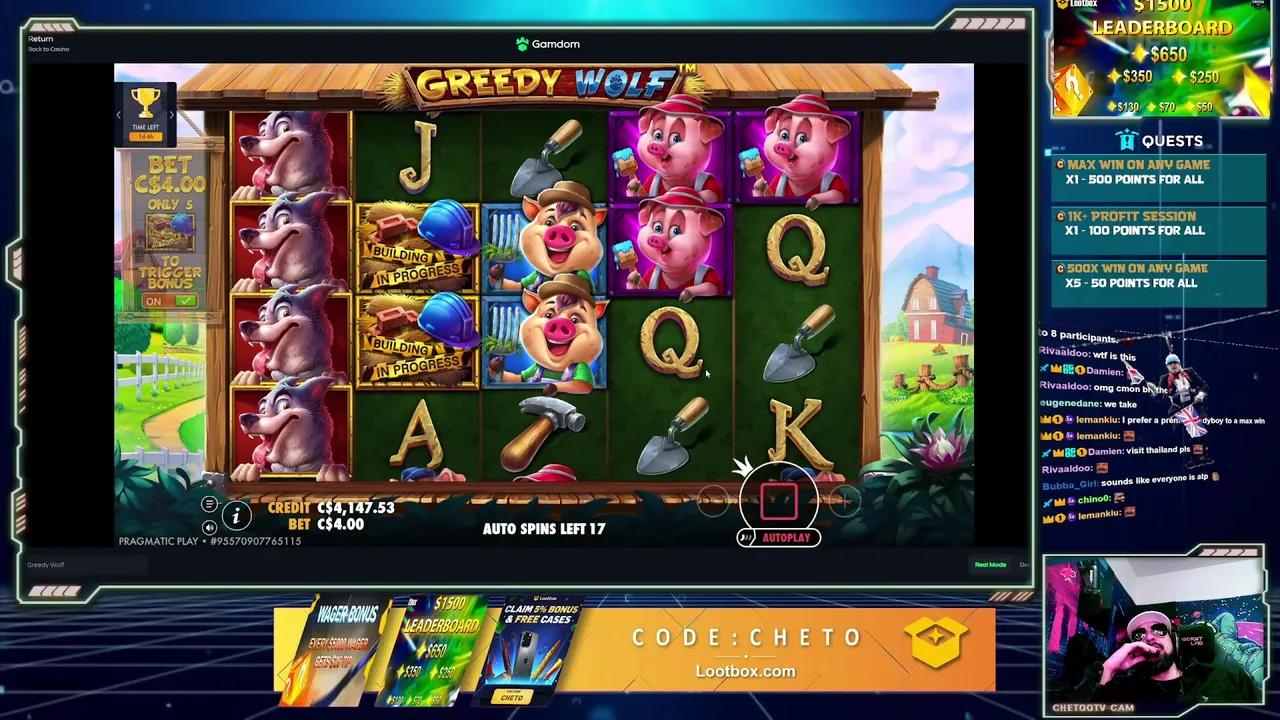Open the paytable using the info icon
Image resolution: width=1280 pixels, height=720 pixels.
[236, 516]
